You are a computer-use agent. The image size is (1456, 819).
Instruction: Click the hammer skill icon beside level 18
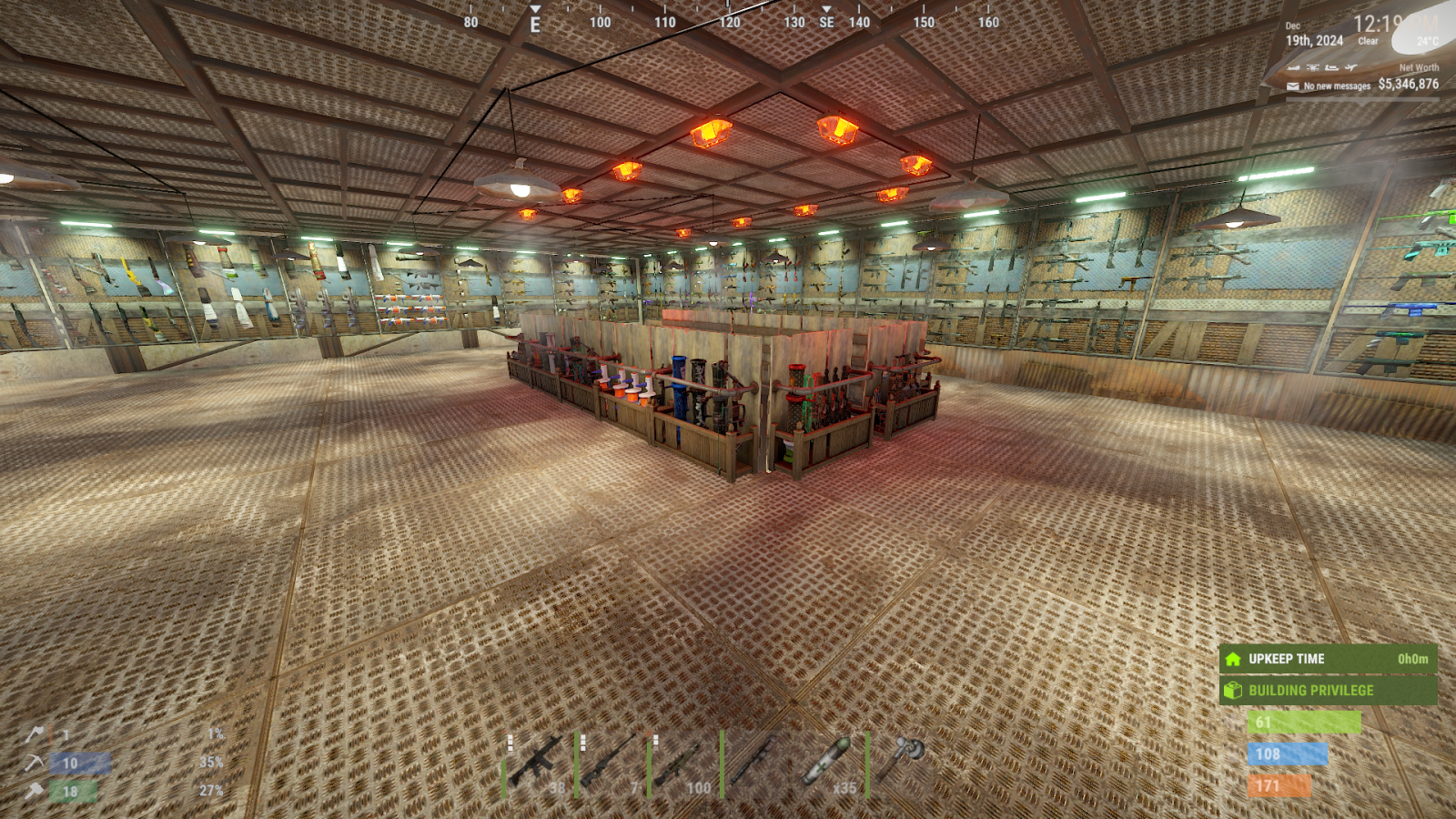point(35,791)
